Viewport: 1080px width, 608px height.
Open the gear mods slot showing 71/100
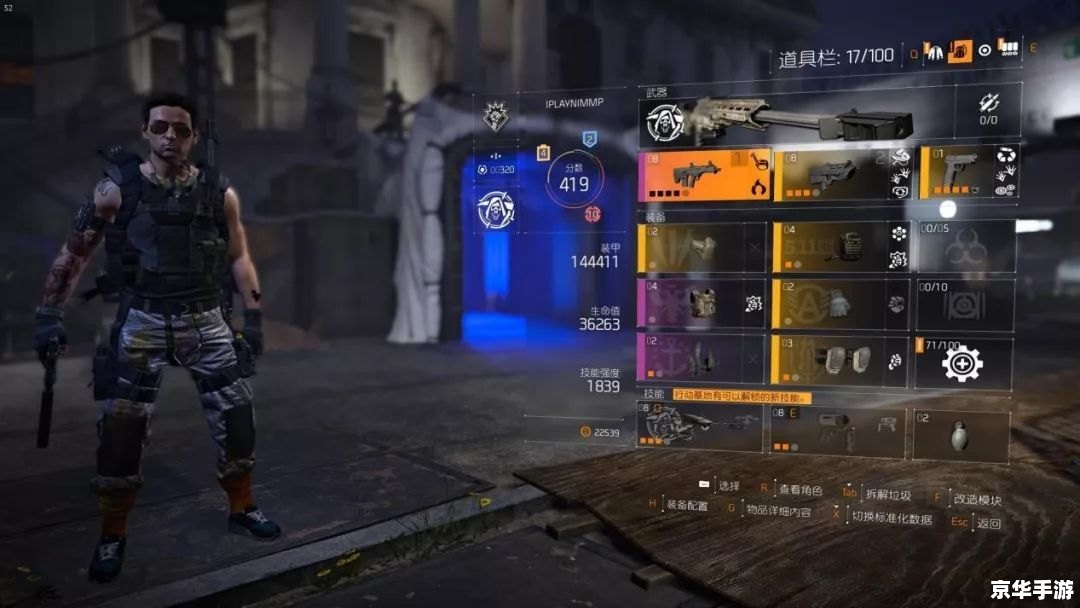click(x=965, y=362)
